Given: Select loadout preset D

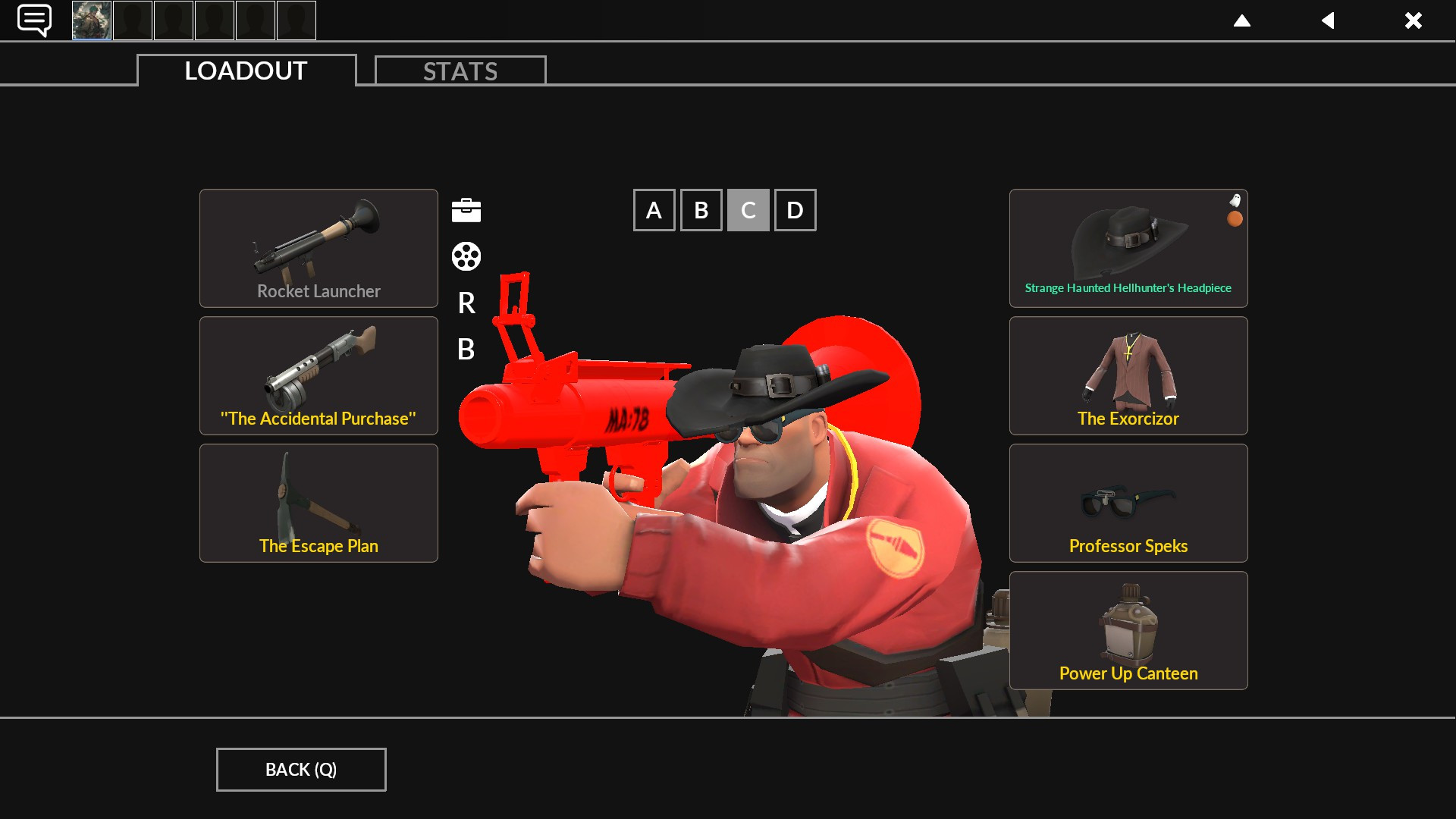Looking at the screenshot, I should [x=795, y=209].
